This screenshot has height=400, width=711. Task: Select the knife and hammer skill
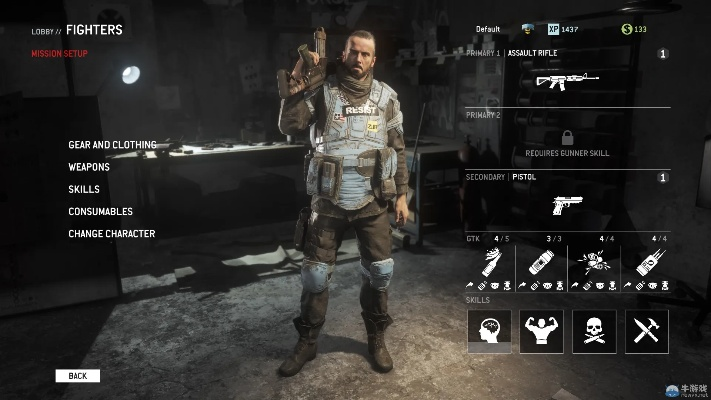[646, 331]
